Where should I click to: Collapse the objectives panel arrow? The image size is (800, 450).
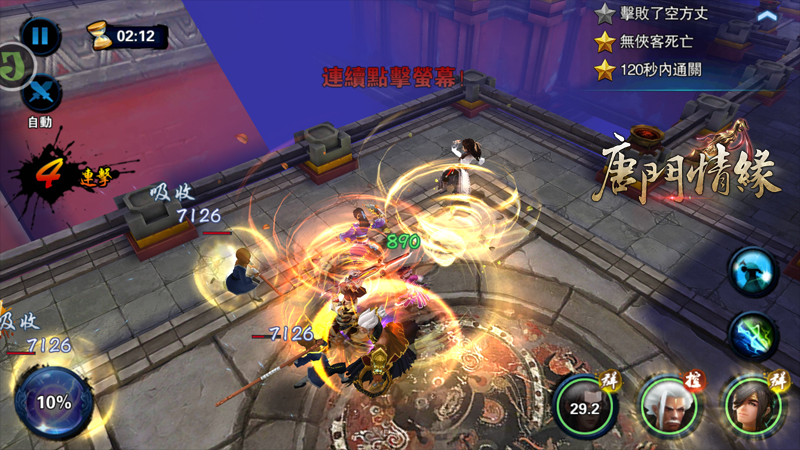(x=767, y=15)
